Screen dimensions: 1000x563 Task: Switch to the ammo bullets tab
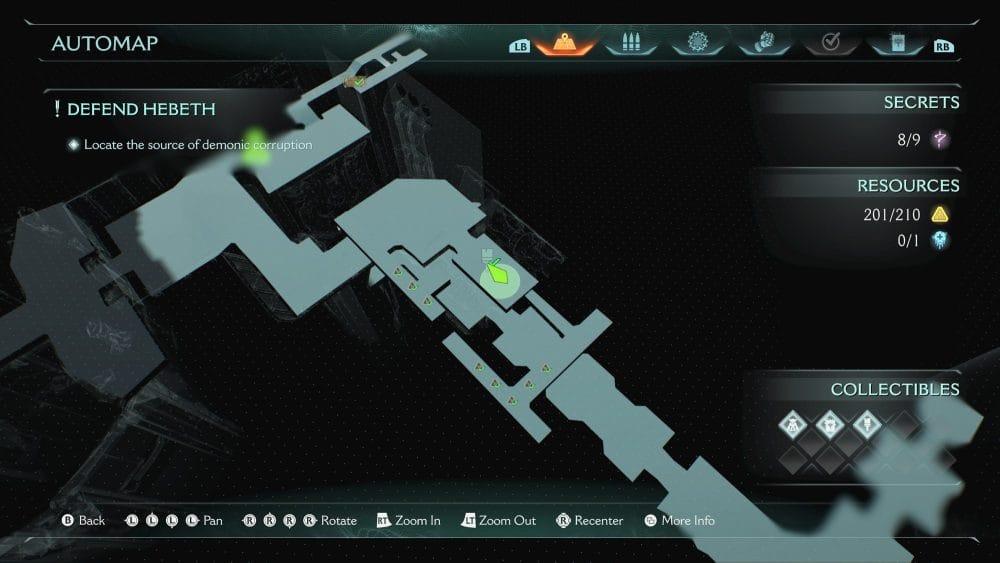(x=631, y=43)
